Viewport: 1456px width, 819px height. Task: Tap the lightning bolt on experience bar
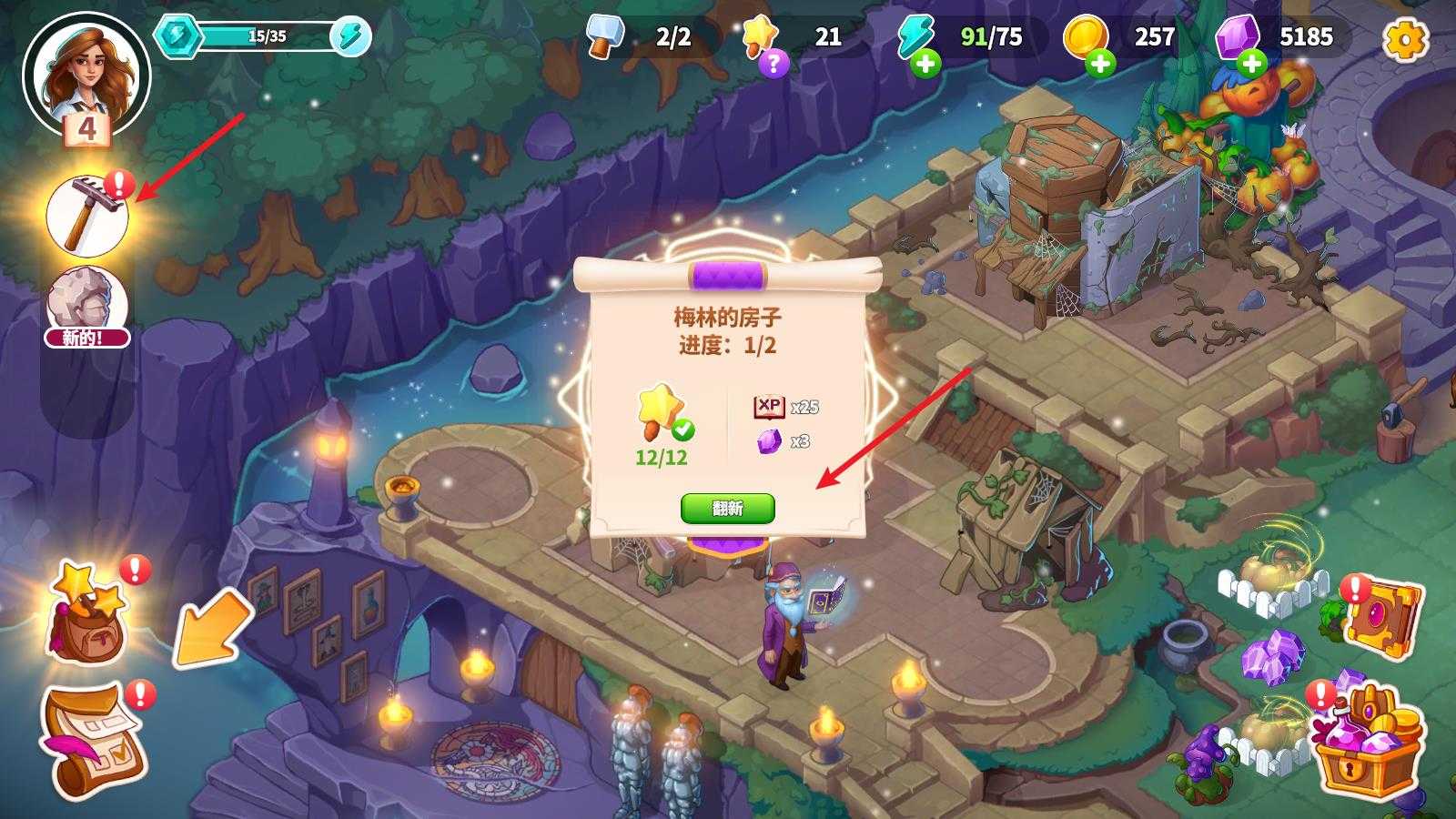[350, 37]
